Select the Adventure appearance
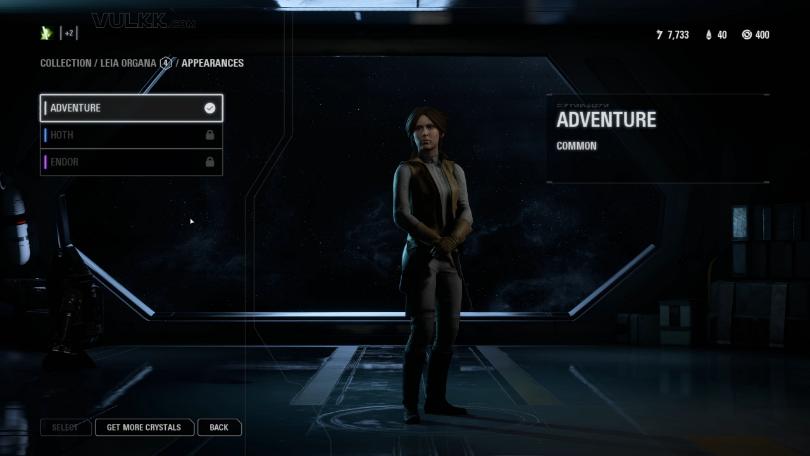 tap(130, 108)
